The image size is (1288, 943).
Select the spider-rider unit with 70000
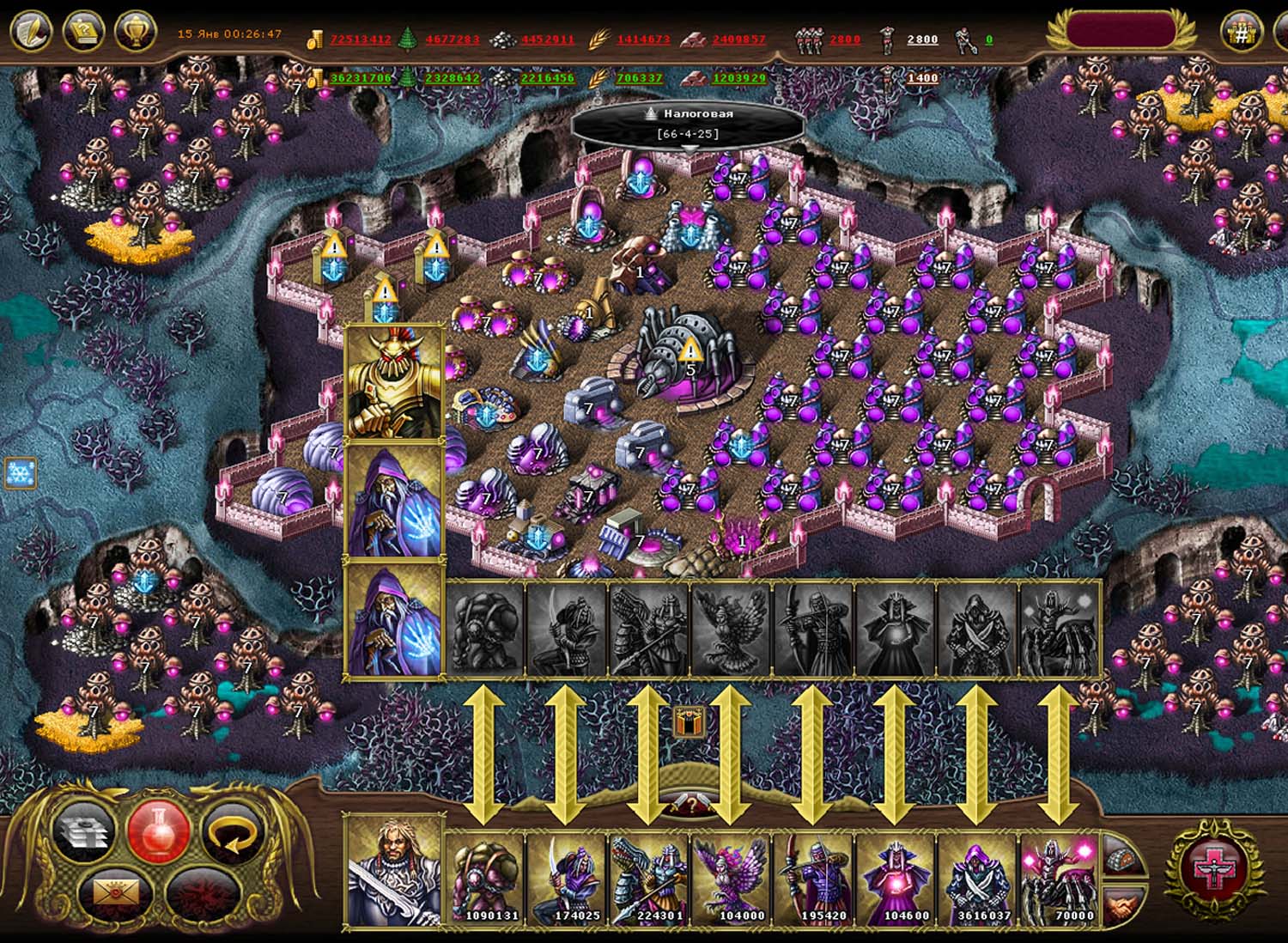(x=1060, y=879)
